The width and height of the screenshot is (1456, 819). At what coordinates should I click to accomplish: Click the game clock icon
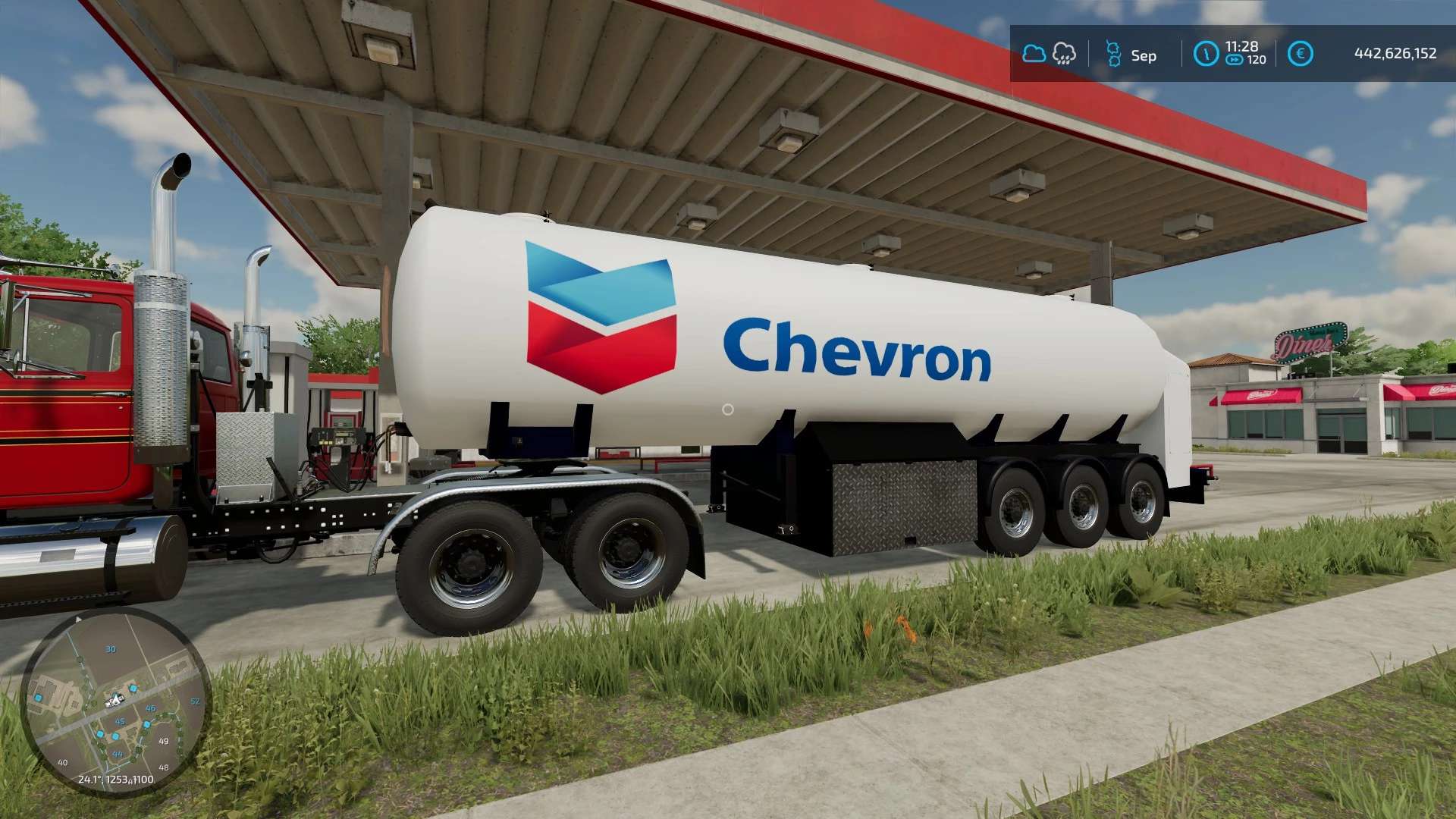(1206, 54)
